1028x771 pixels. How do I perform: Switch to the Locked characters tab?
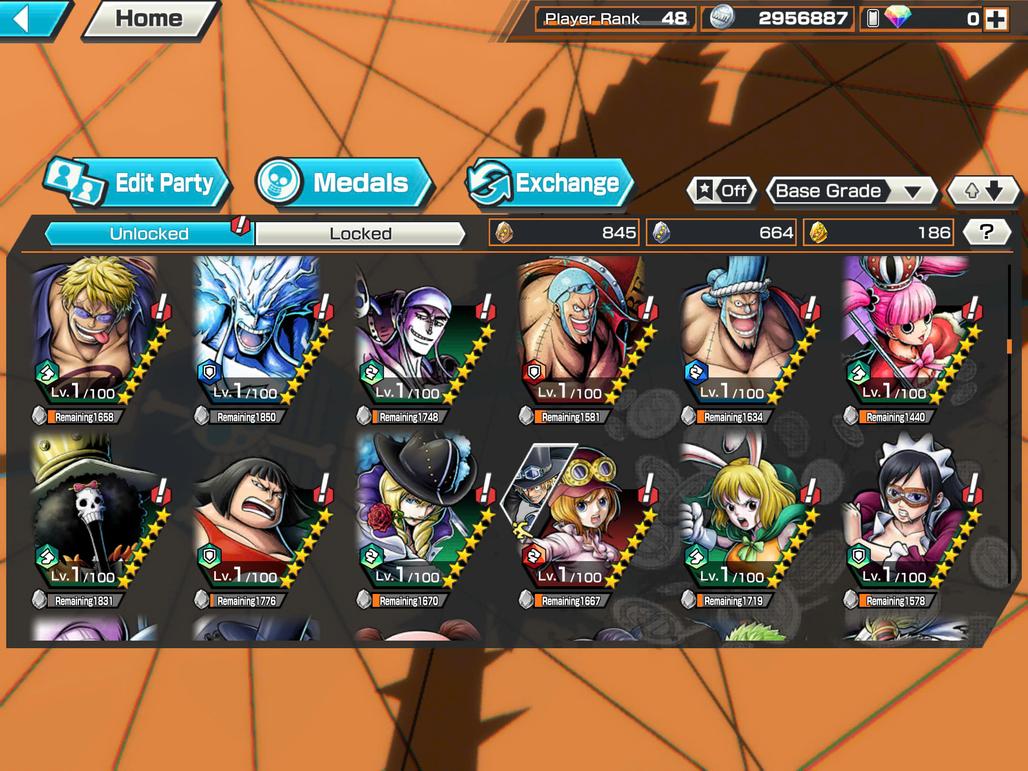tap(360, 234)
